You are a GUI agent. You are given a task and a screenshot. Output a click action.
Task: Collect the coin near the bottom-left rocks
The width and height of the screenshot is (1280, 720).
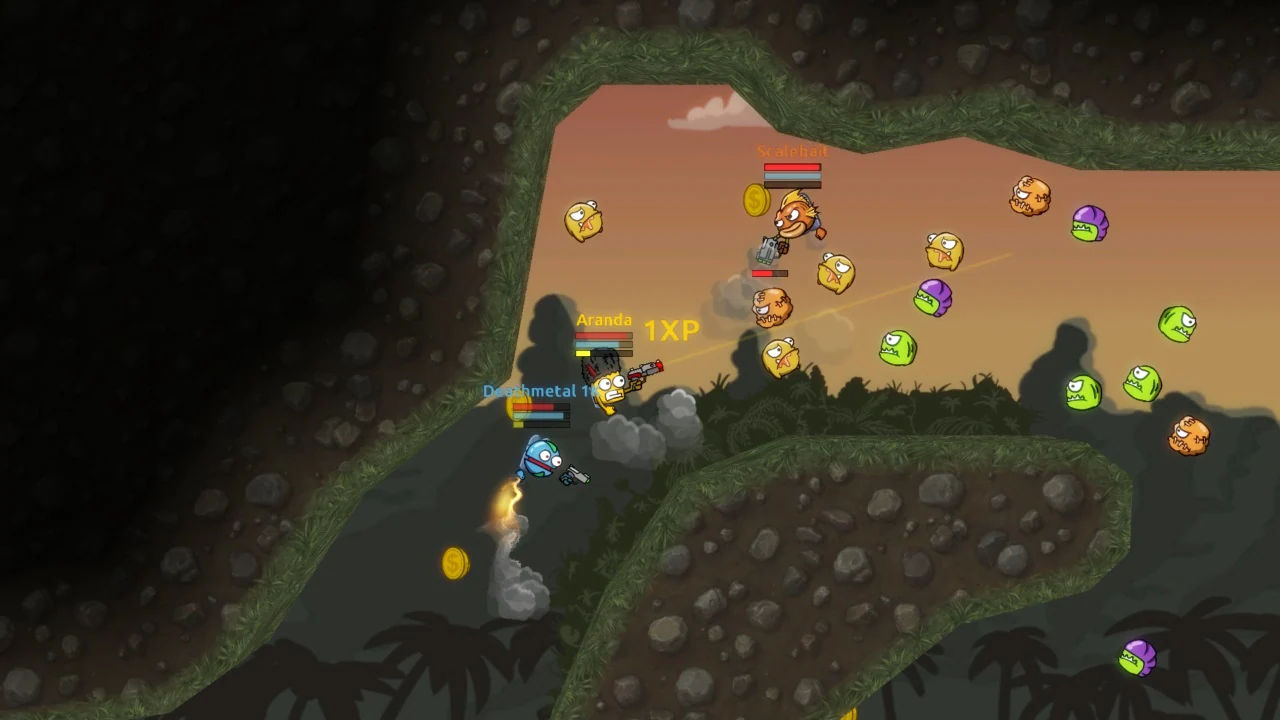coord(456,562)
